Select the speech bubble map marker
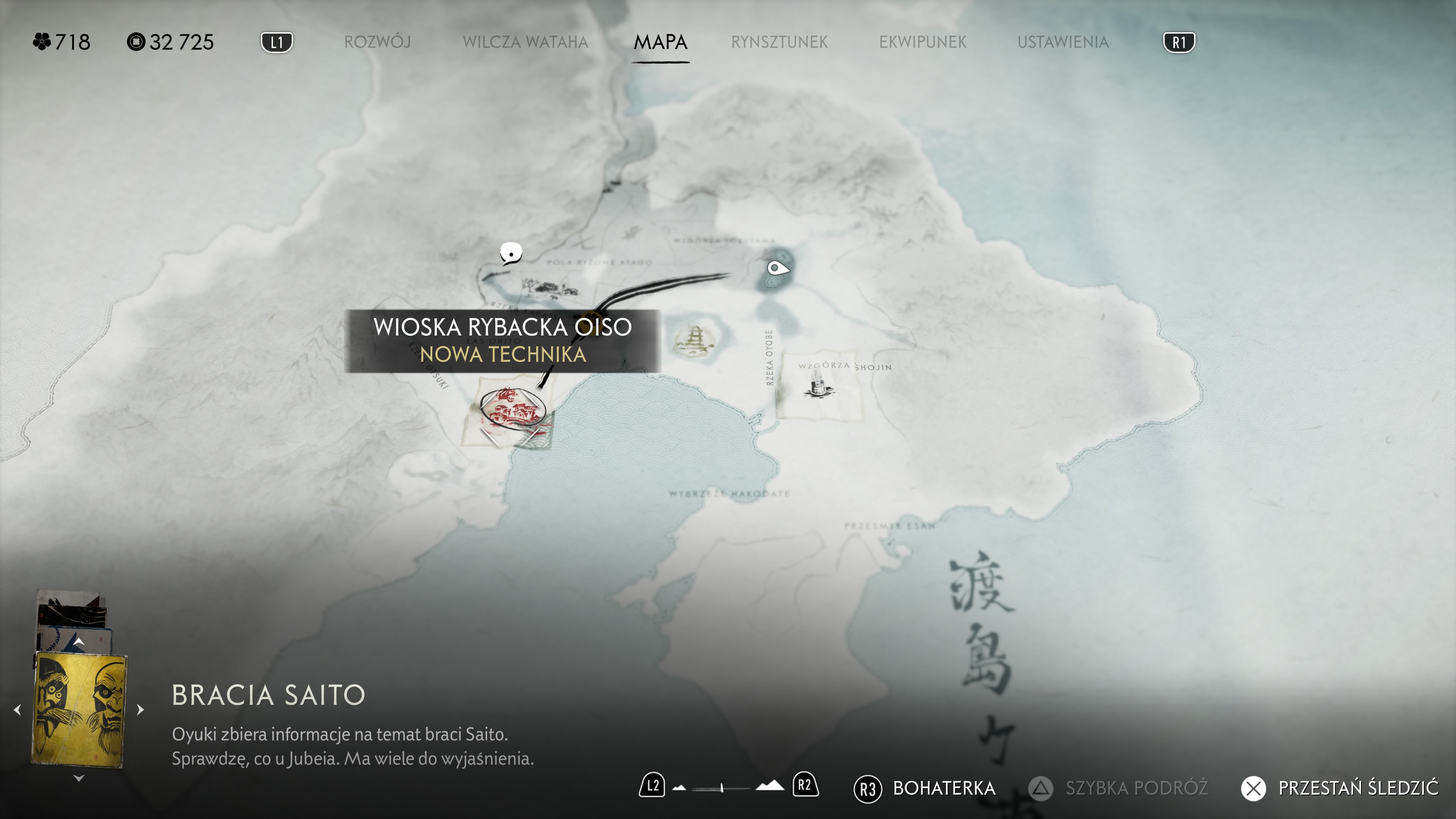Screen dimensions: 1456x819 511,253
